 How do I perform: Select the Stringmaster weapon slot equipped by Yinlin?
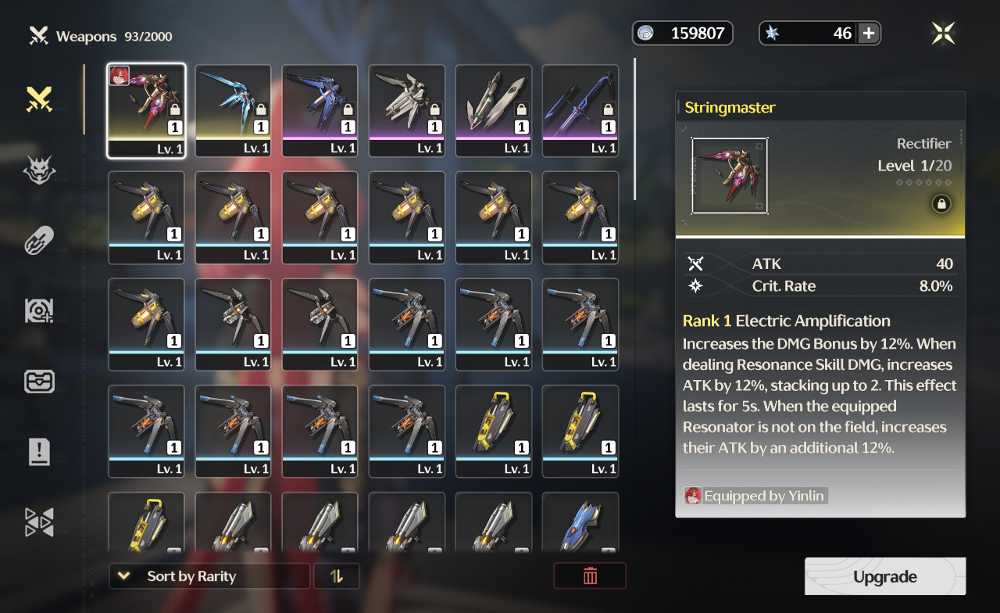point(146,110)
